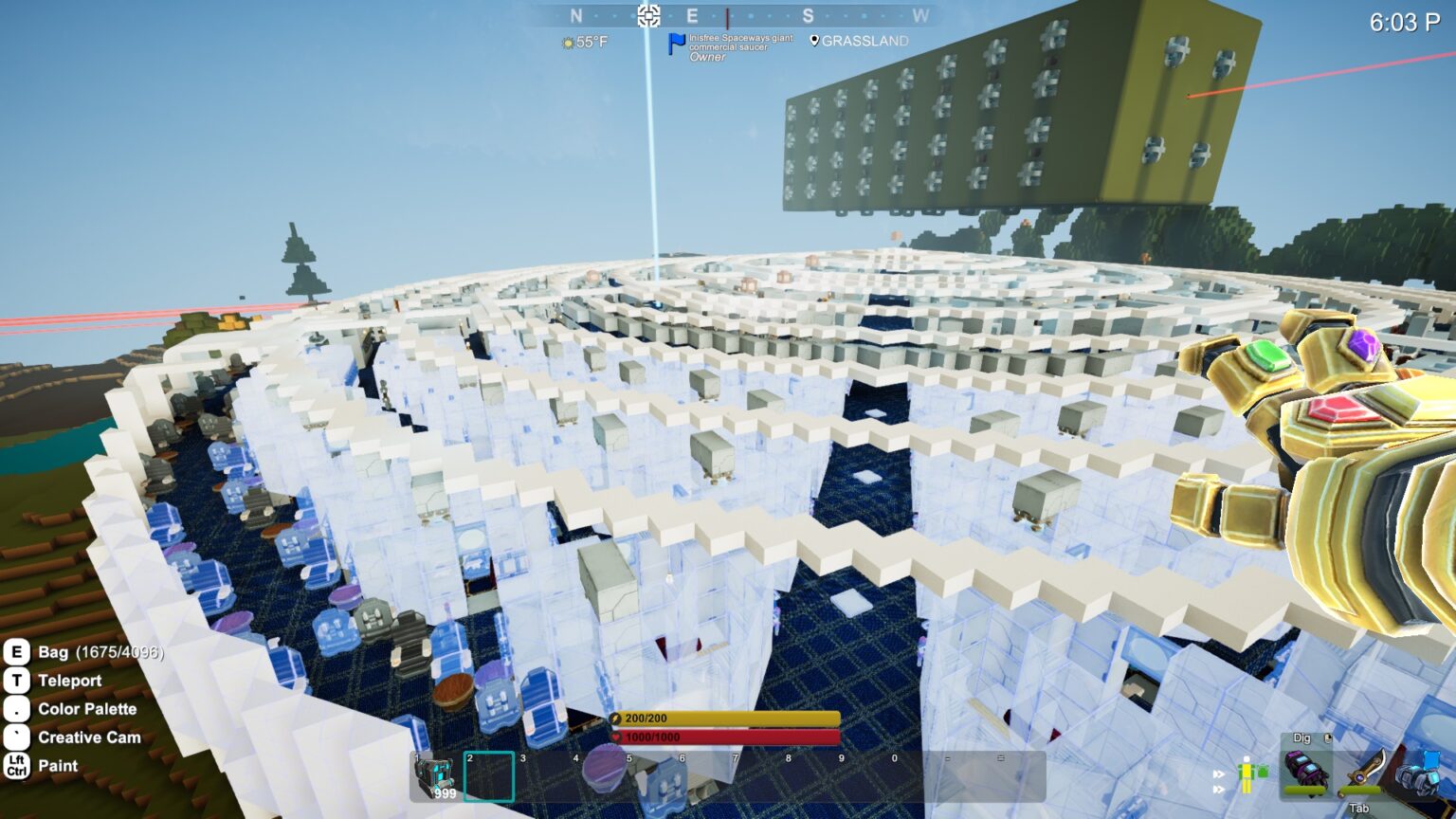Choose Teleport in the shortcut list

tap(69, 681)
